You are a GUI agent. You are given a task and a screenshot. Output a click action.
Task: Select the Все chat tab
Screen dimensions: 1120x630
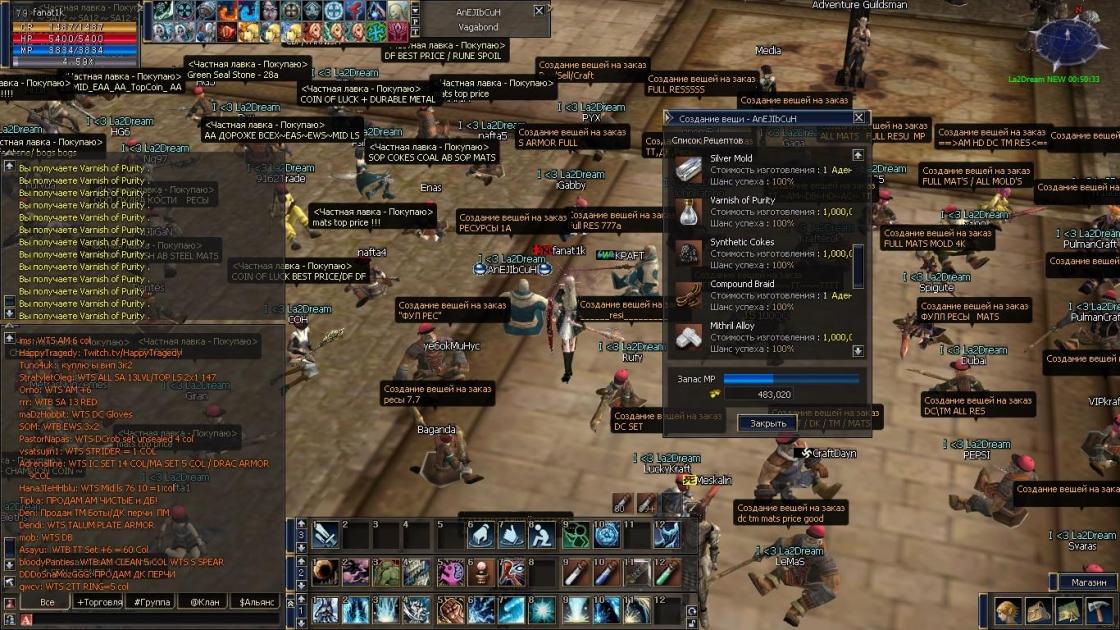point(47,602)
